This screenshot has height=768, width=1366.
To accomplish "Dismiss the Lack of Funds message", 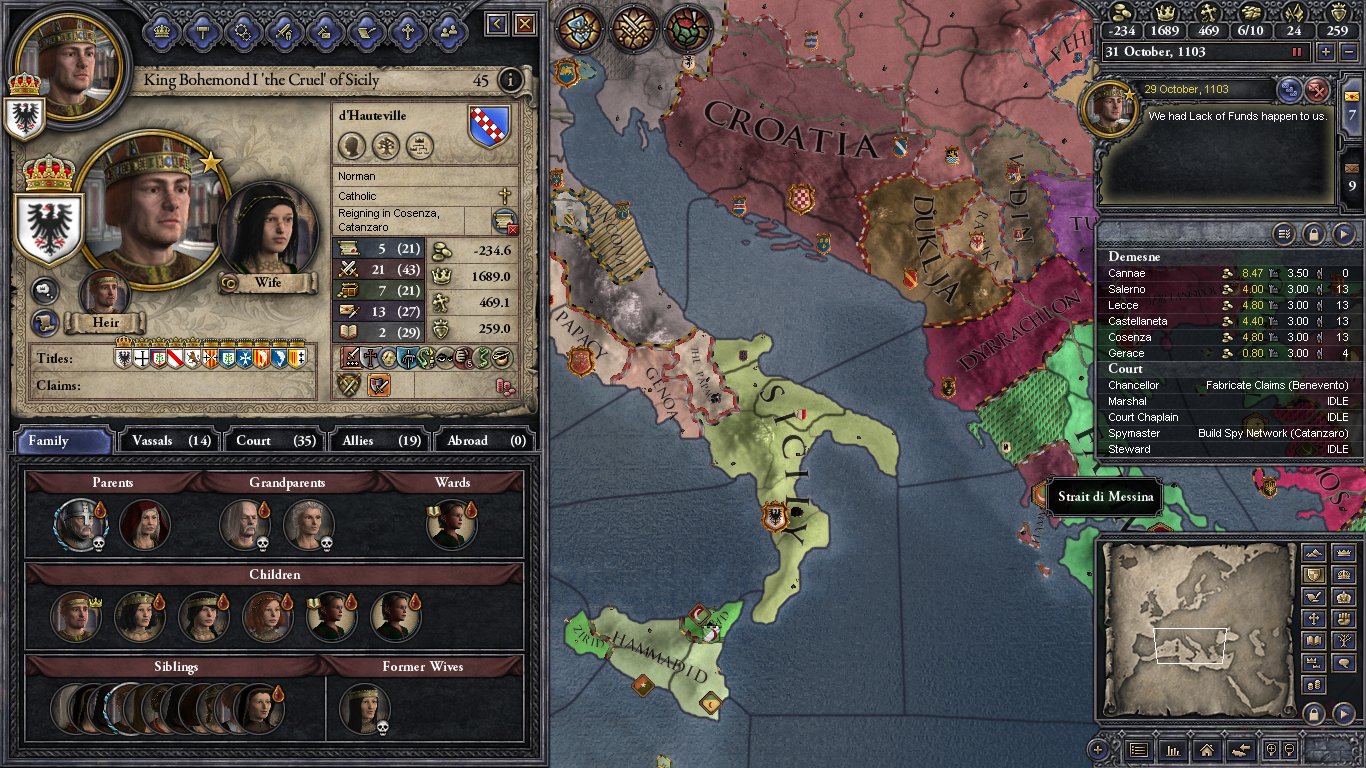I will click(x=1317, y=90).
